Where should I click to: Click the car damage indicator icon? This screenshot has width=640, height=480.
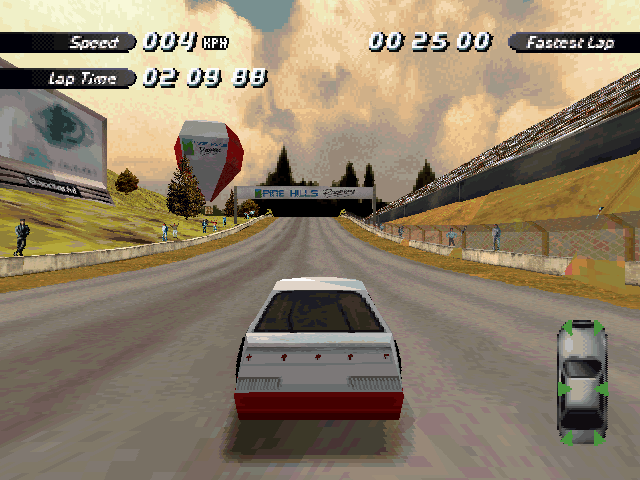tap(582, 382)
